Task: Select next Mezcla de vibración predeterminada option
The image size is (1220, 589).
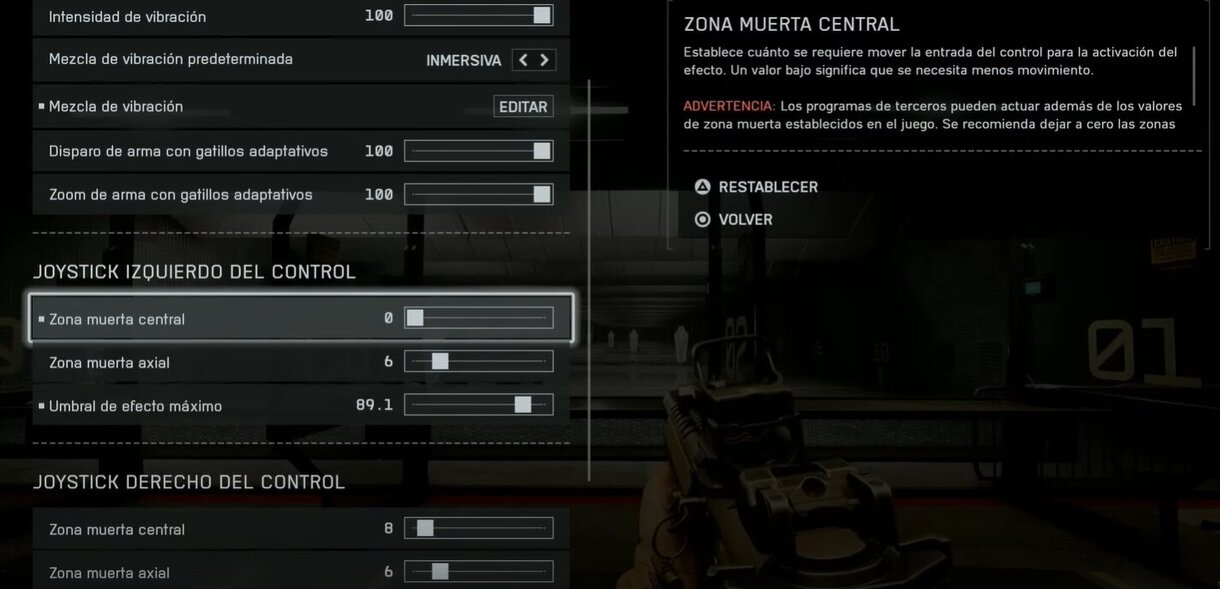Action: point(545,60)
